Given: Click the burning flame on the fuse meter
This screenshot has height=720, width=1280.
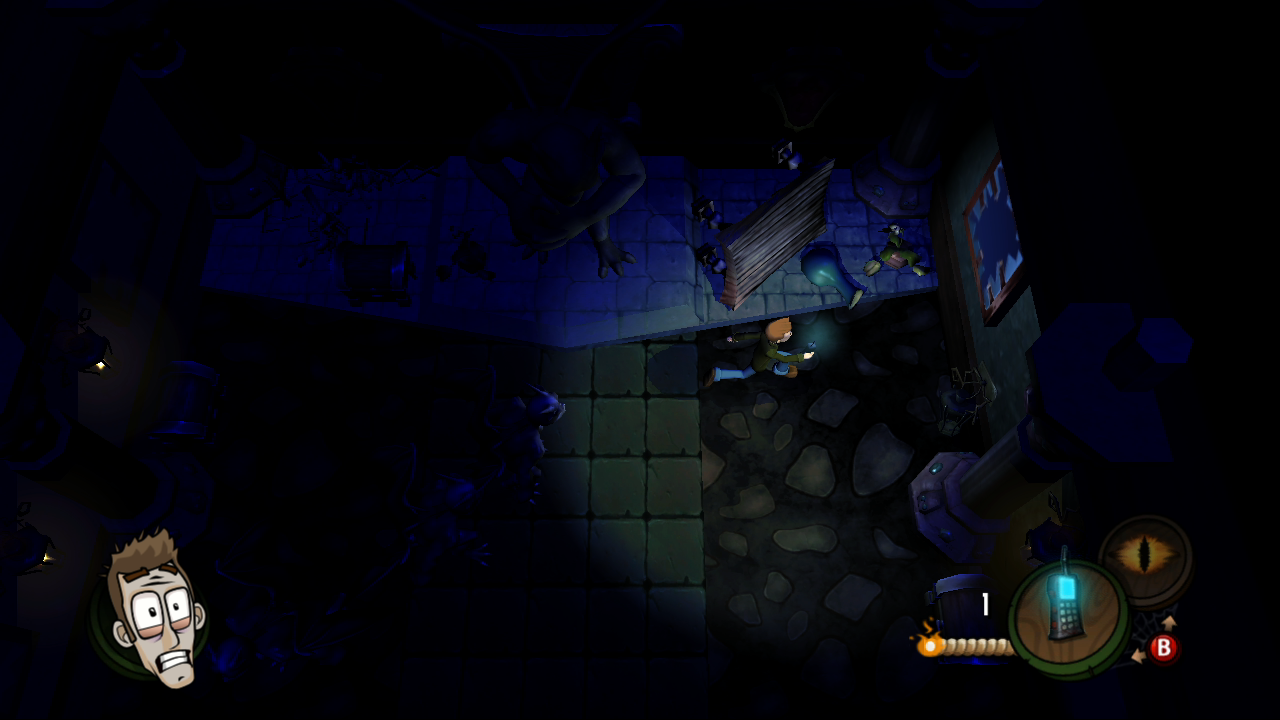Looking at the screenshot, I should click(x=930, y=644).
